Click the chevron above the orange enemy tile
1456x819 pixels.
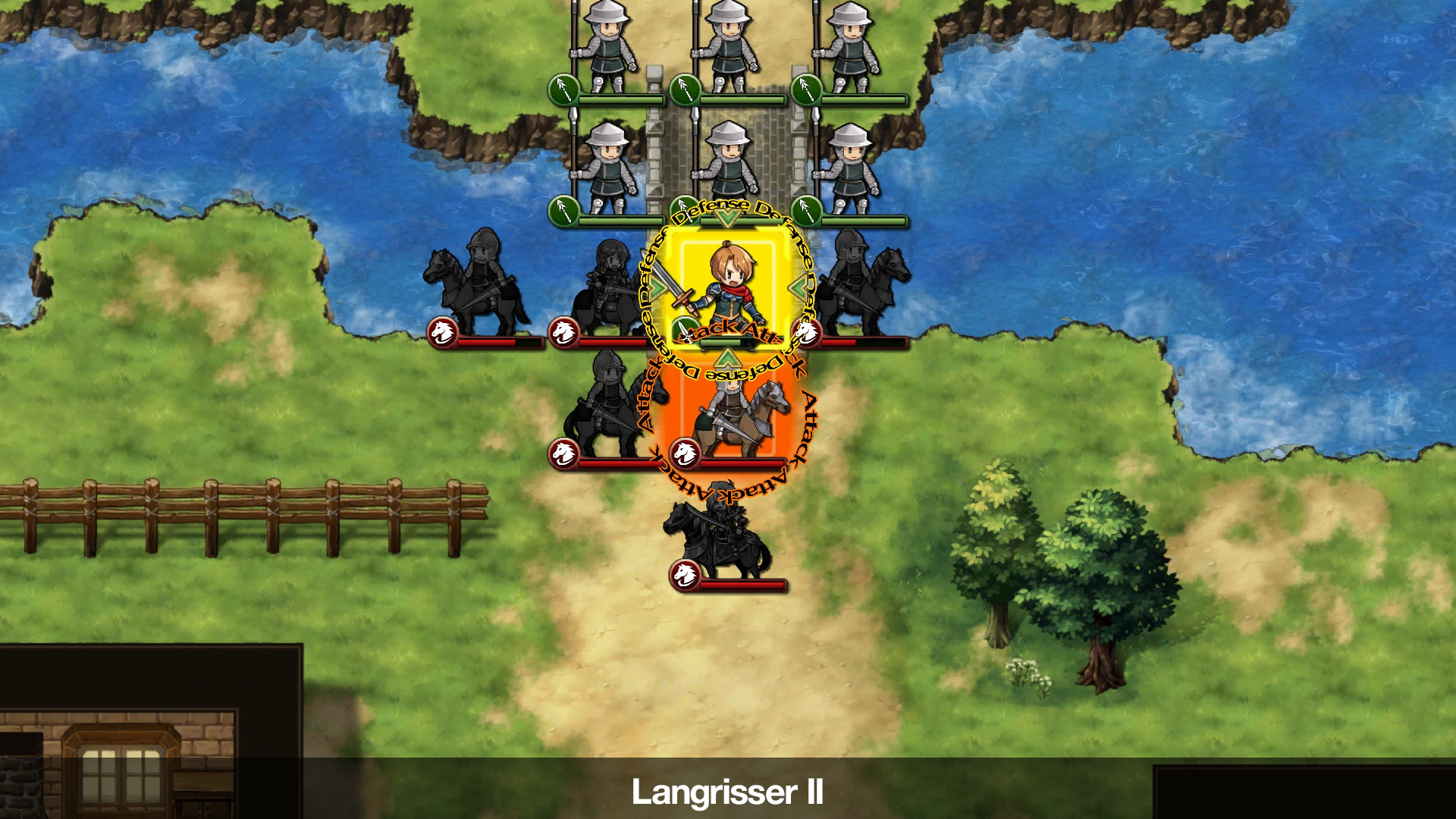click(x=726, y=358)
